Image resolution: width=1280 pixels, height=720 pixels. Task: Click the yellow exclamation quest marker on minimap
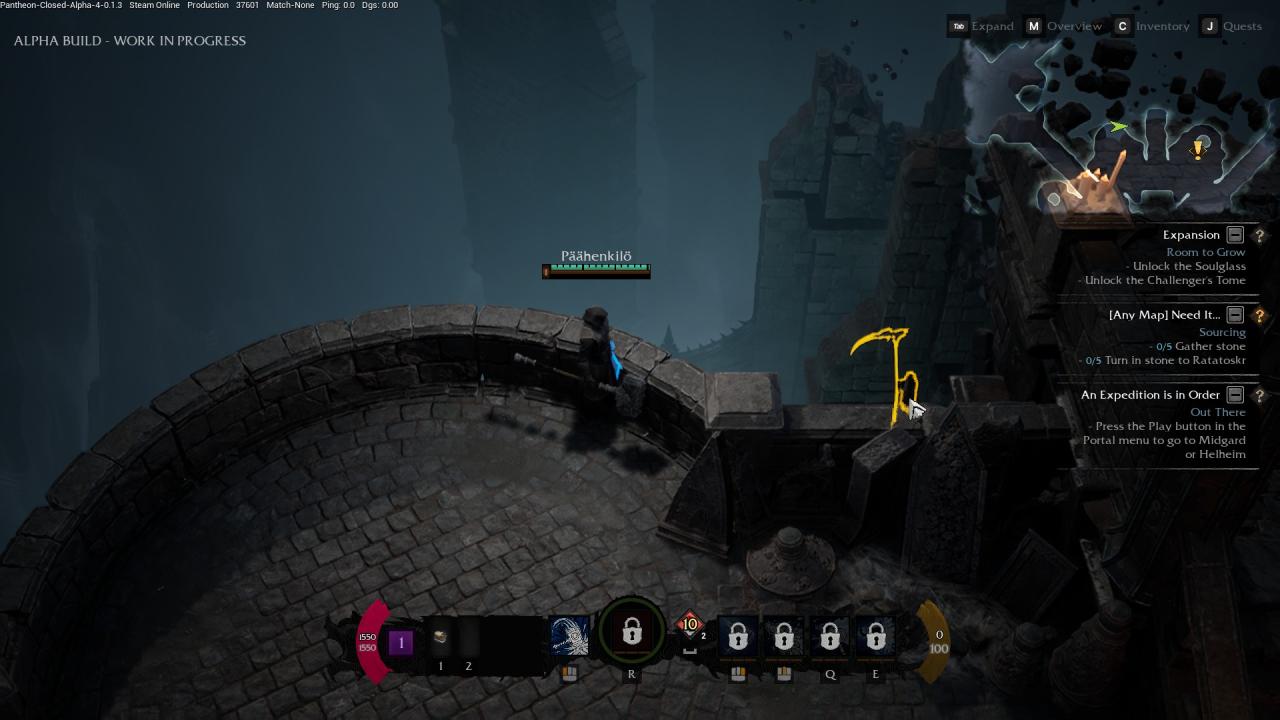click(x=1198, y=150)
